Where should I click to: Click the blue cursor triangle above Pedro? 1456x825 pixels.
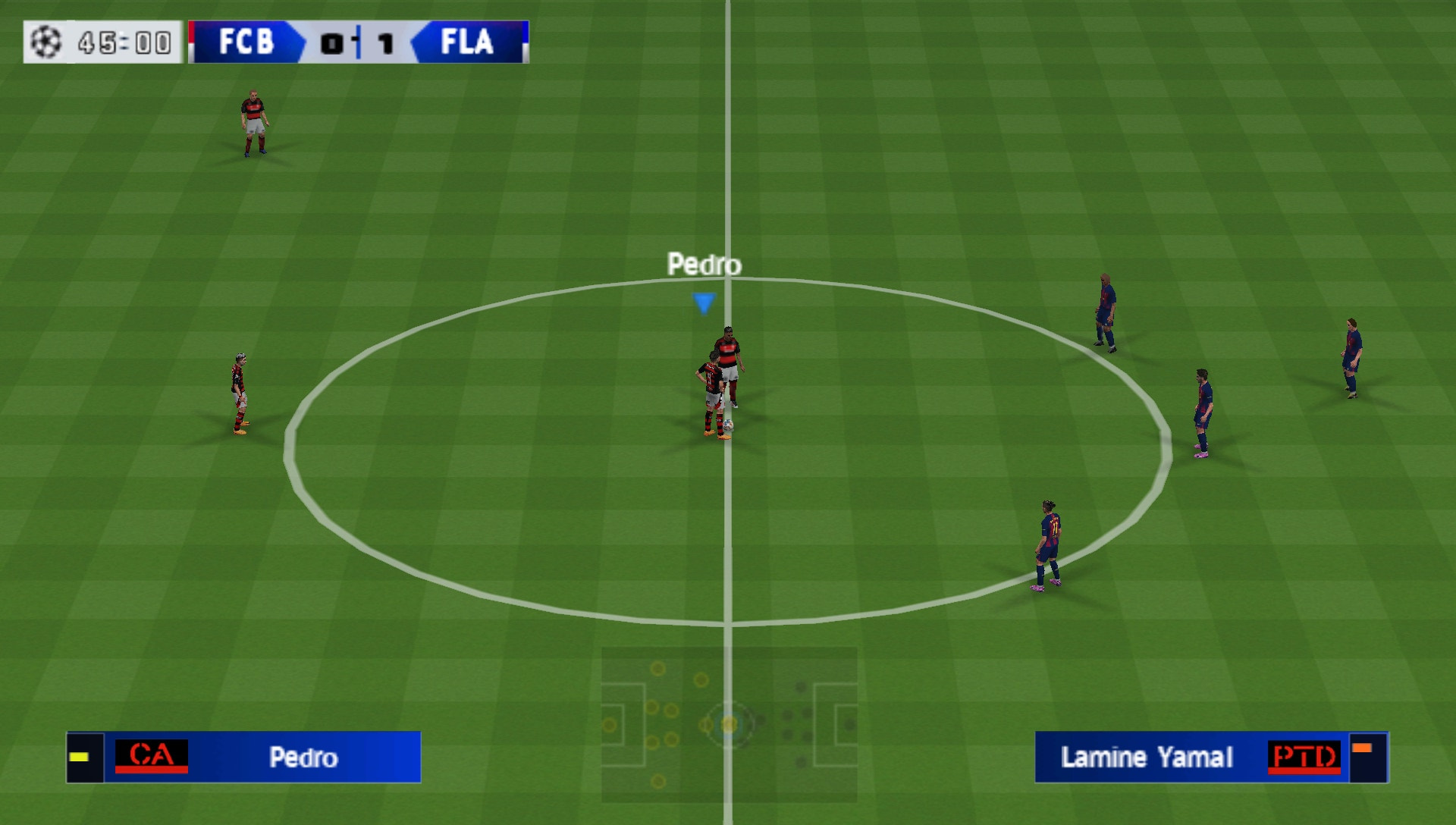(704, 301)
